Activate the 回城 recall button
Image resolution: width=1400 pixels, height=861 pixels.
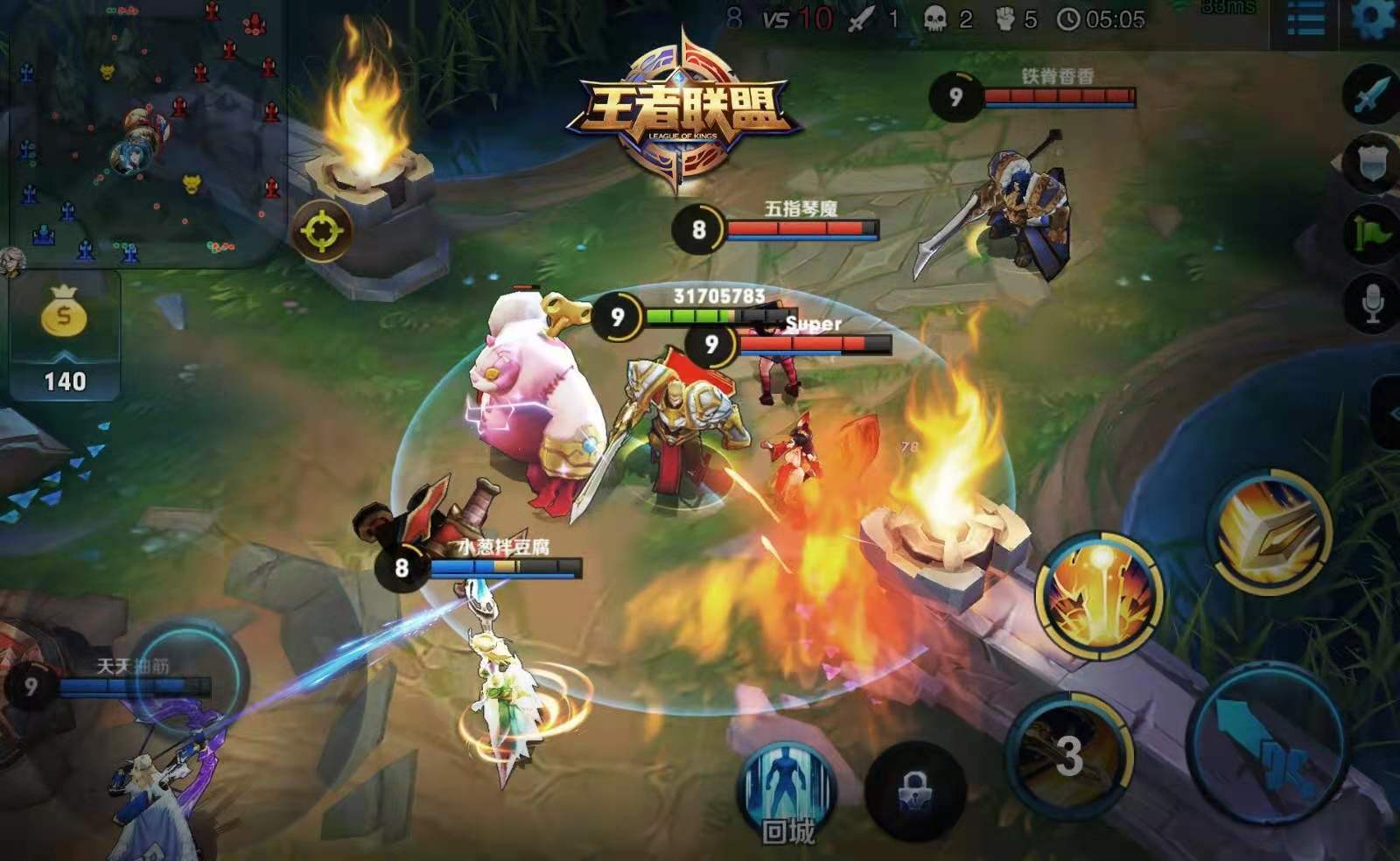coord(788,792)
